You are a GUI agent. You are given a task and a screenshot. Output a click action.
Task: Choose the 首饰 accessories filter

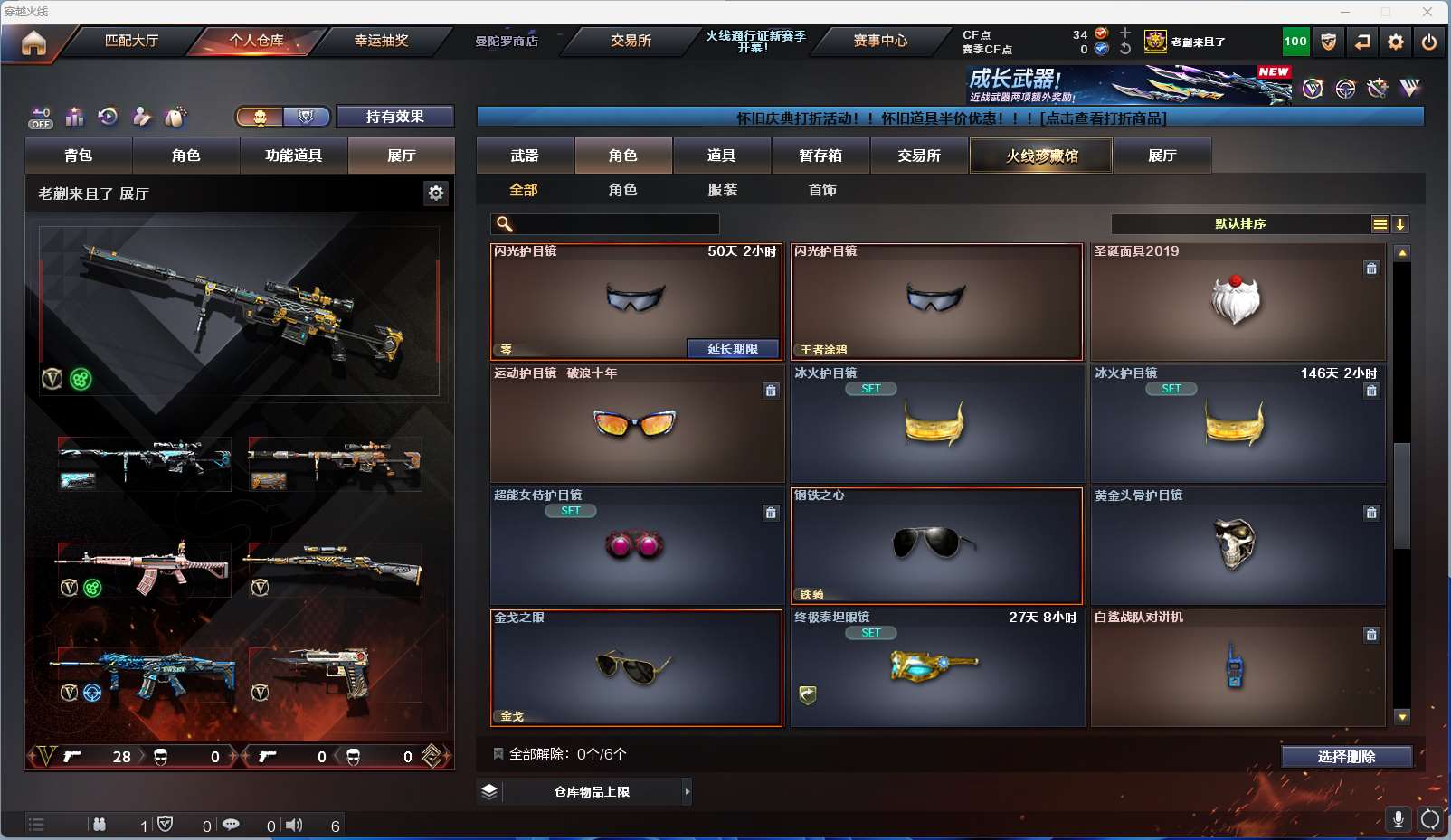coord(822,190)
